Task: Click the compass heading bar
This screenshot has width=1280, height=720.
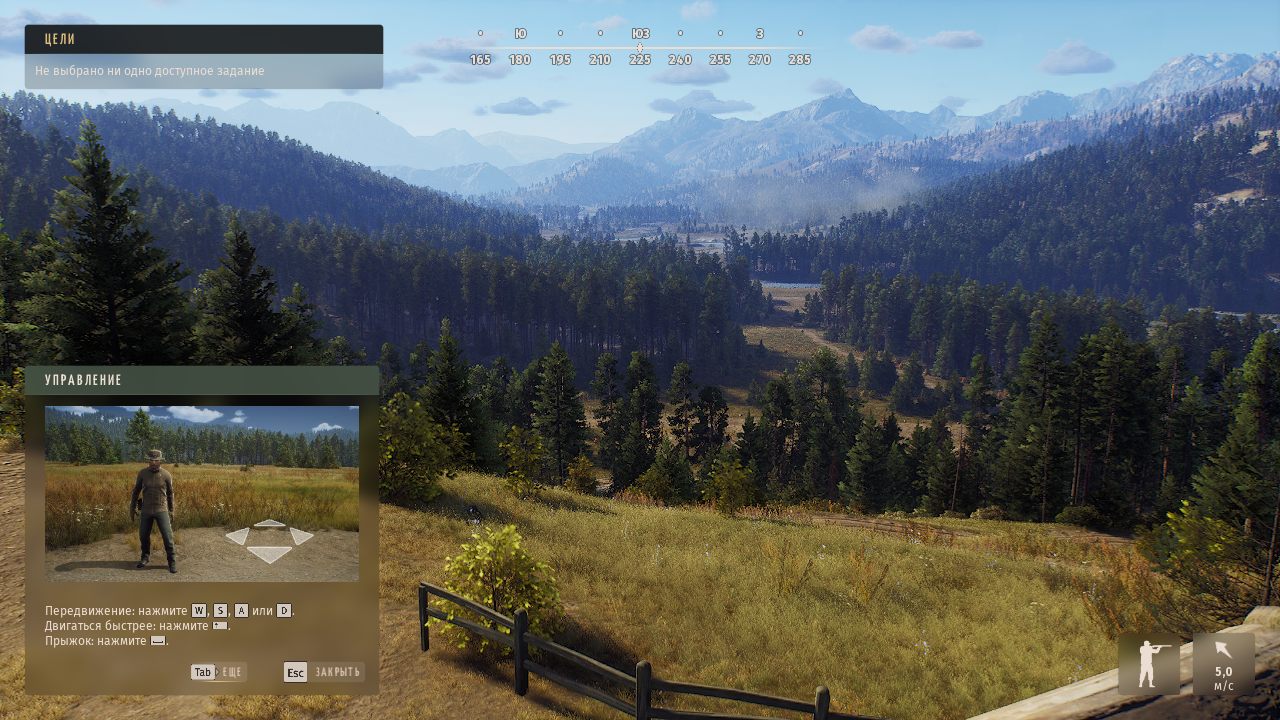Action: tap(640, 47)
